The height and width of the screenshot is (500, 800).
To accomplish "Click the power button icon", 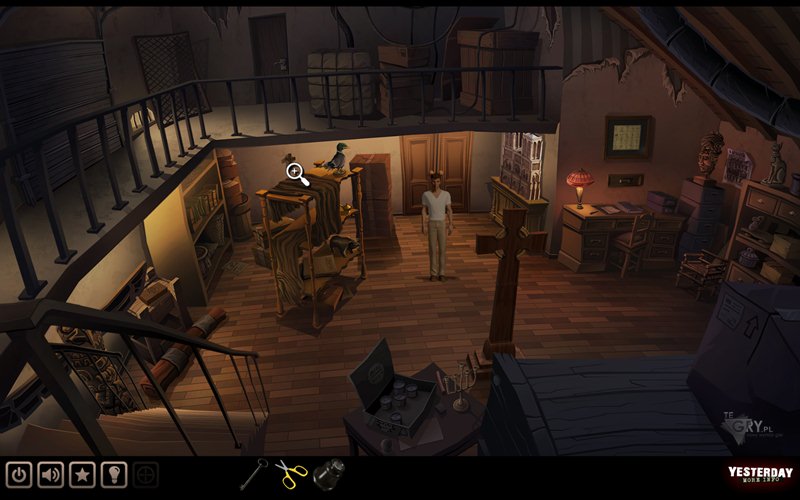I will click(x=19, y=474).
